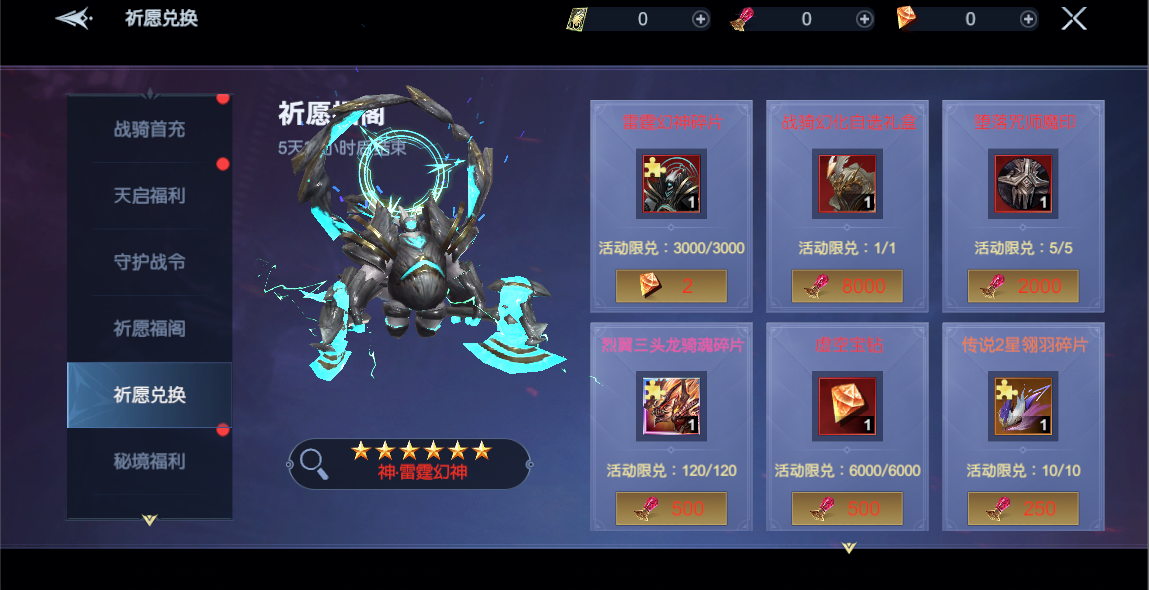1149x590 pixels.
Task: View the 烈翼三头龙骑魂碎片 item icon
Action: tap(671, 406)
